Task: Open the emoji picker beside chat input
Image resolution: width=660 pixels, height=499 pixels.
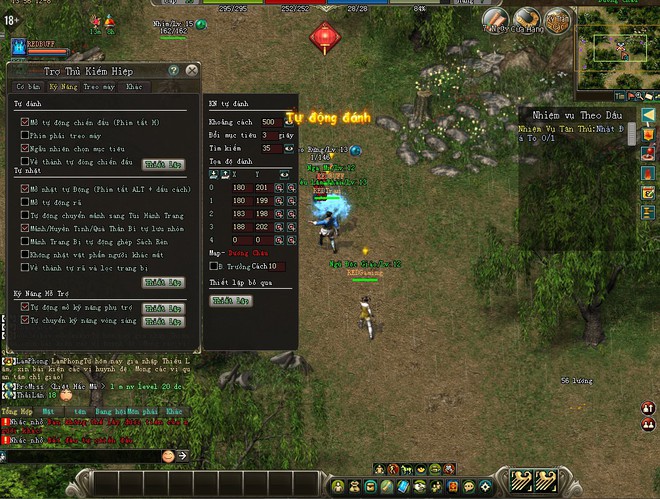Action: point(168,456)
